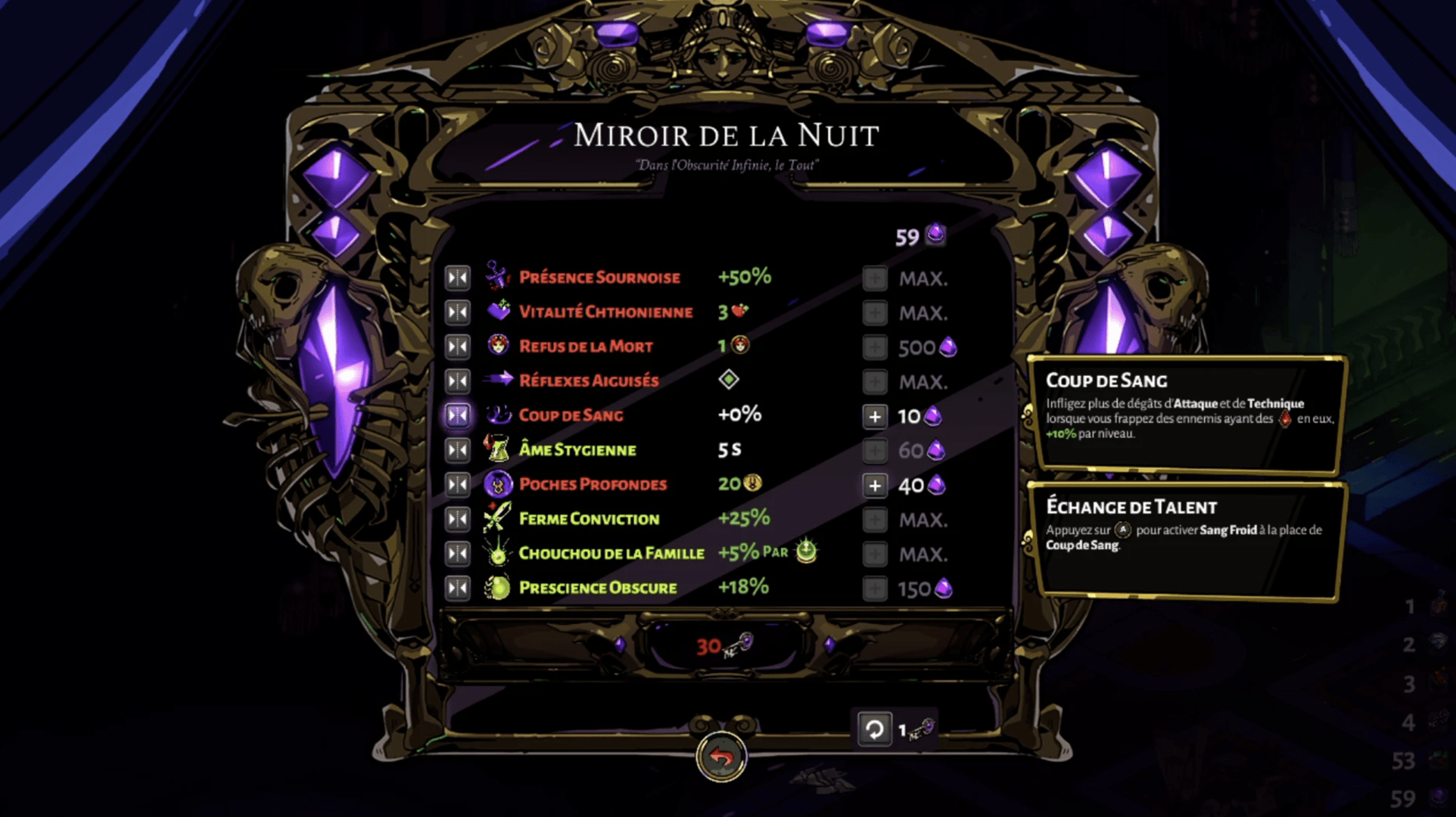The width and height of the screenshot is (1456, 817).
Task: Swap the Âme Stygienne talent toggle
Action: pos(458,450)
